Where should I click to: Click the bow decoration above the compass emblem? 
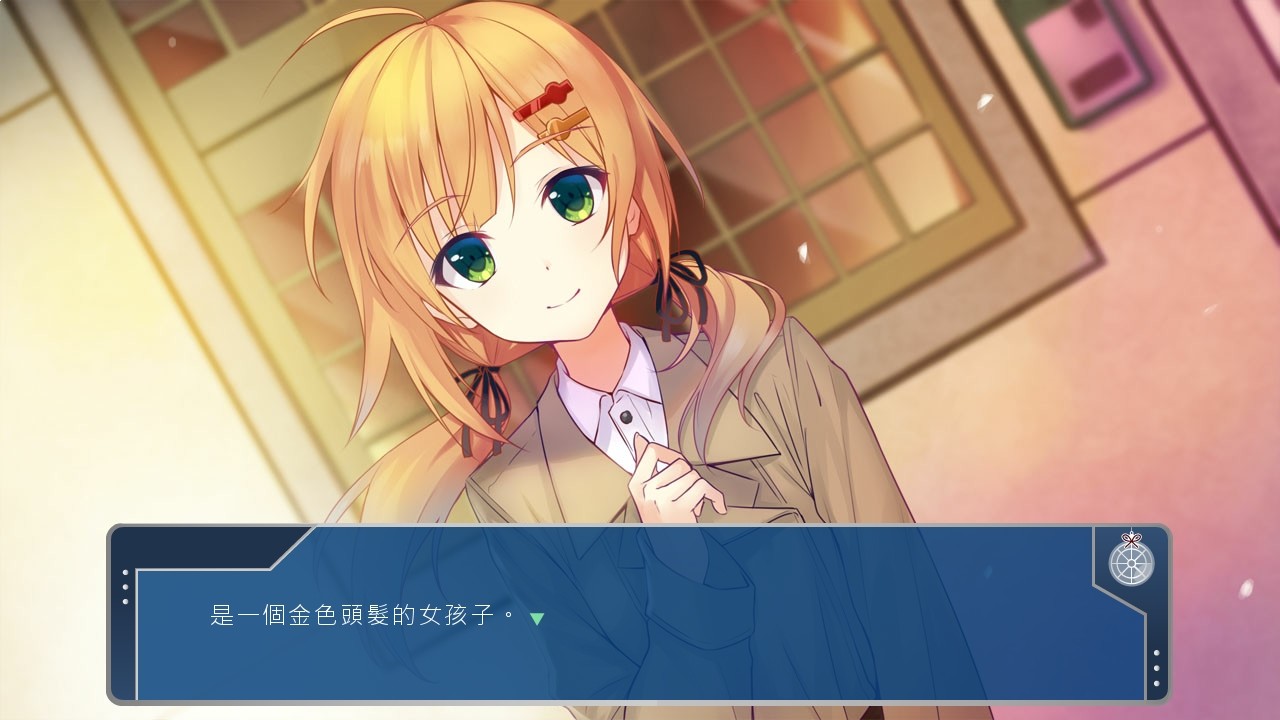point(1131,539)
